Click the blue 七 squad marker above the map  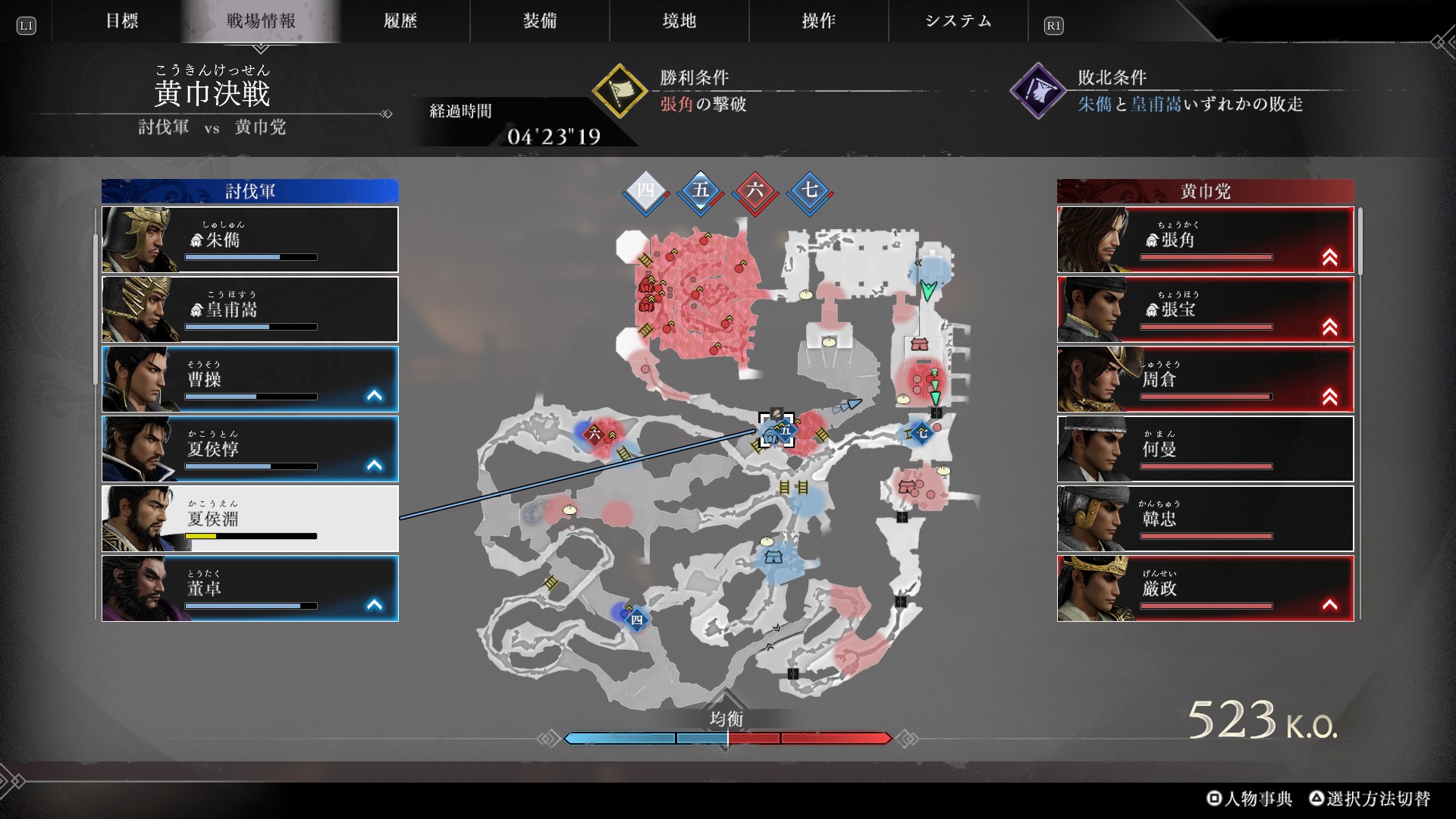[810, 190]
